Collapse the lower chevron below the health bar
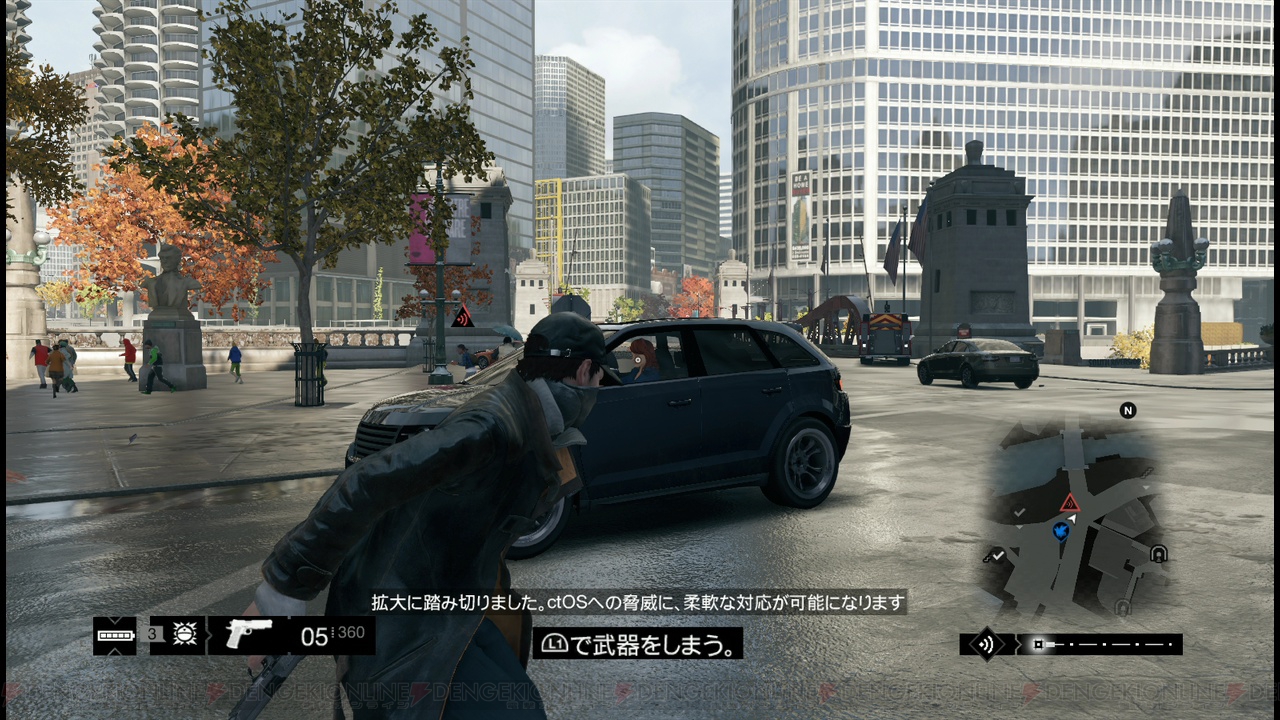This screenshot has width=1280, height=720. (x=113, y=653)
